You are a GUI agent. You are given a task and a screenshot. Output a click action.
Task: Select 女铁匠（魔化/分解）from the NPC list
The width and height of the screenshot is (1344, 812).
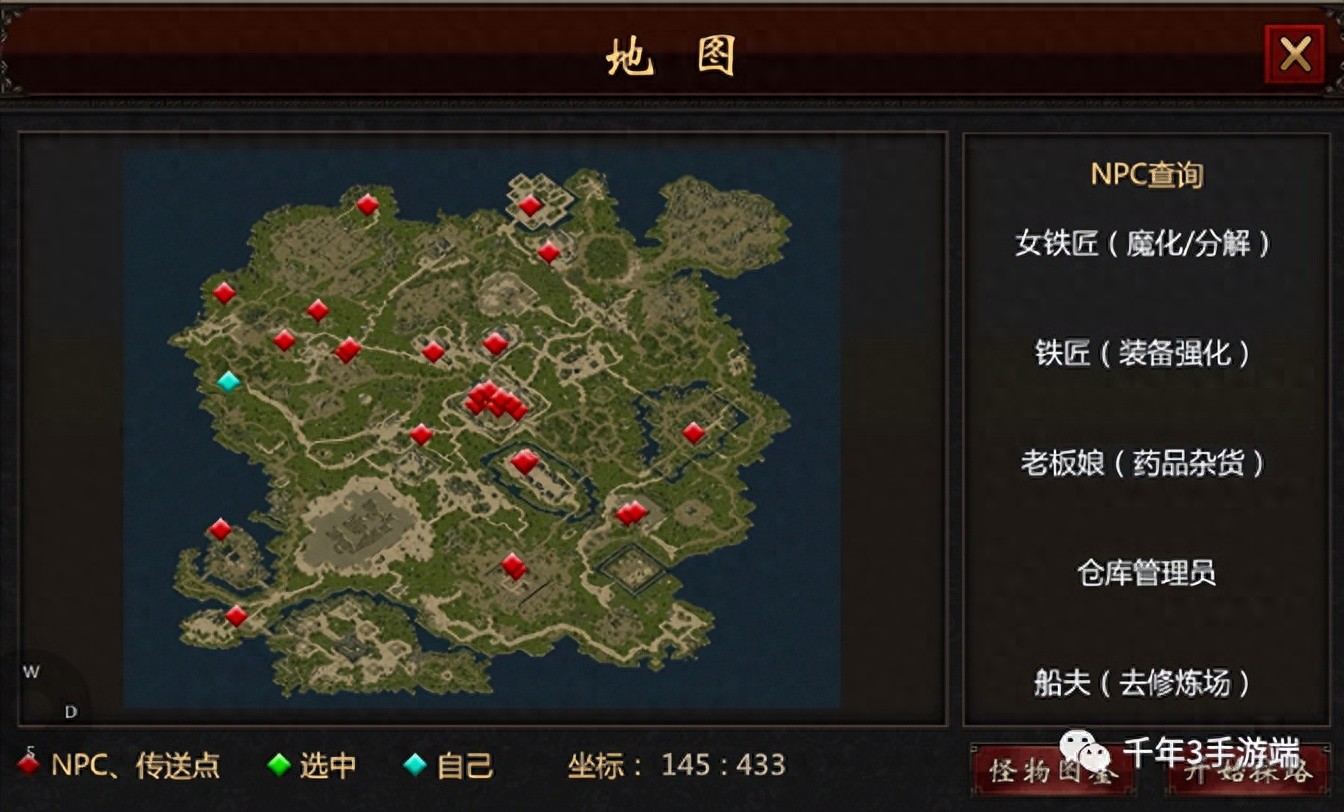[x=1143, y=243]
